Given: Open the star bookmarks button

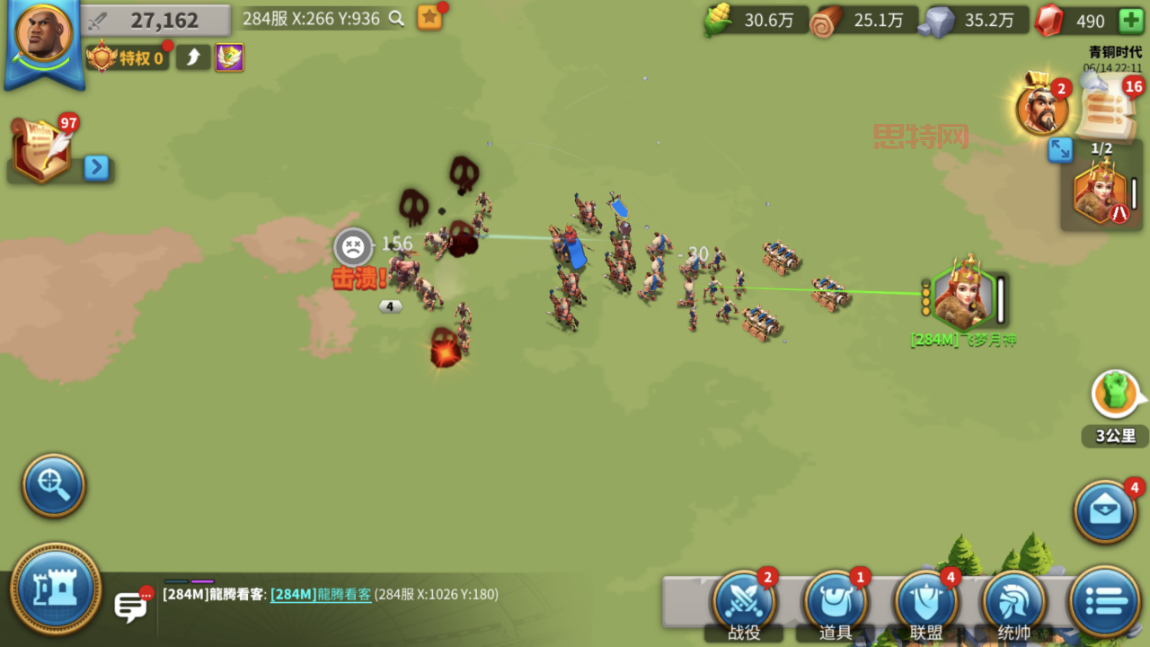Looking at the screenshot, I should click(430, 17).
